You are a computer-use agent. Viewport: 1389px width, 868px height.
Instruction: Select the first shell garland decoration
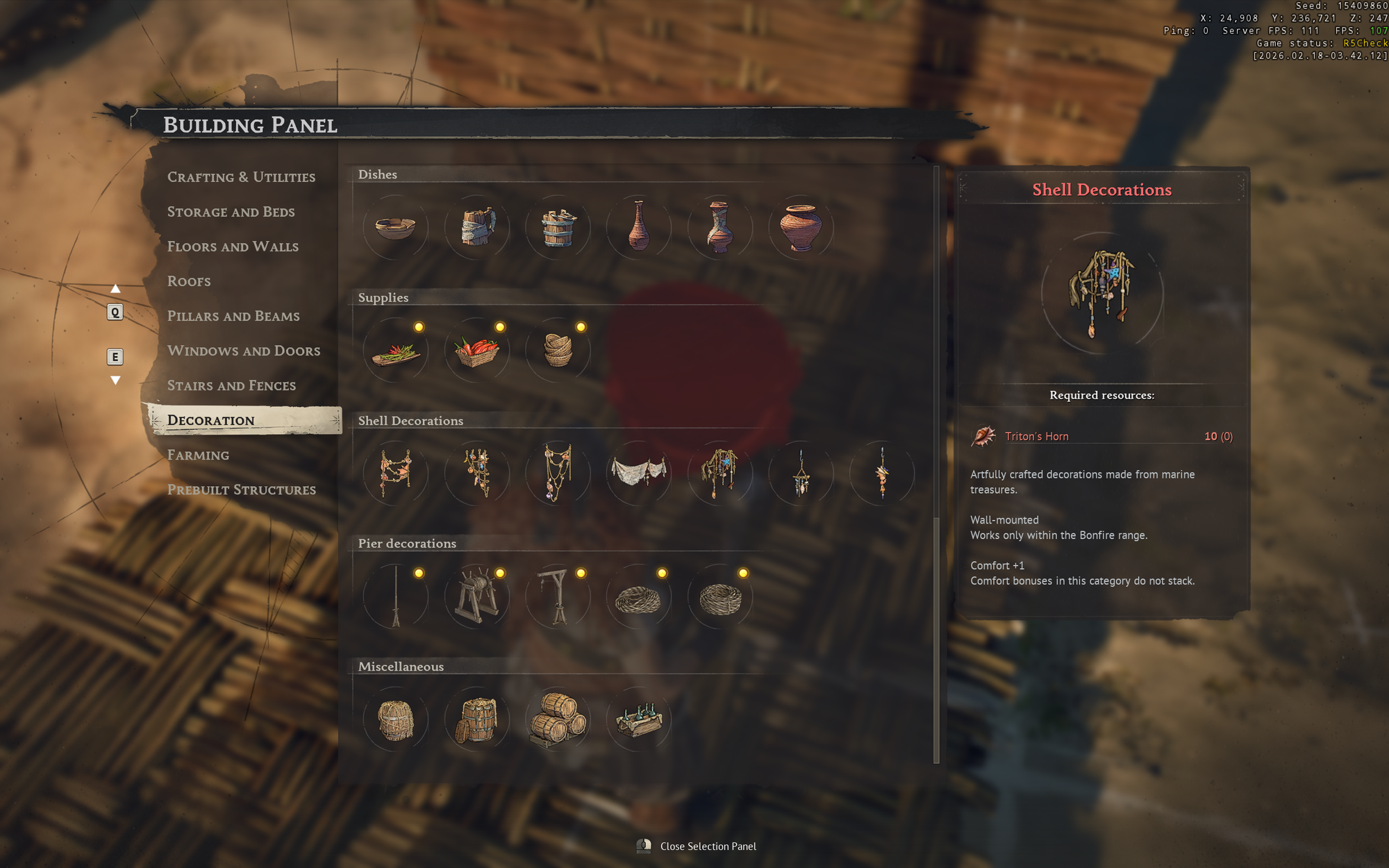tap(396, 474)
